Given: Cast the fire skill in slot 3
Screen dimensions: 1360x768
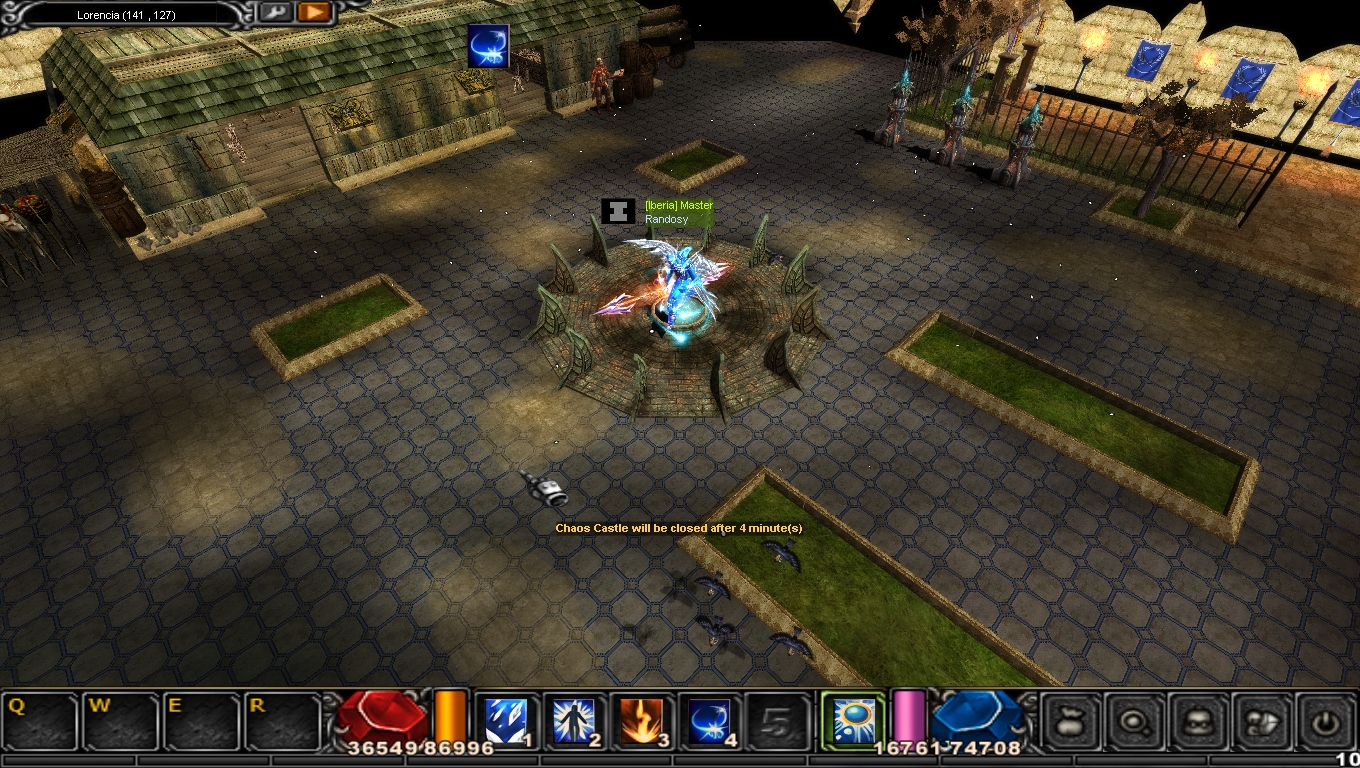Looking at the screenshot, I should tap(641, 721).
